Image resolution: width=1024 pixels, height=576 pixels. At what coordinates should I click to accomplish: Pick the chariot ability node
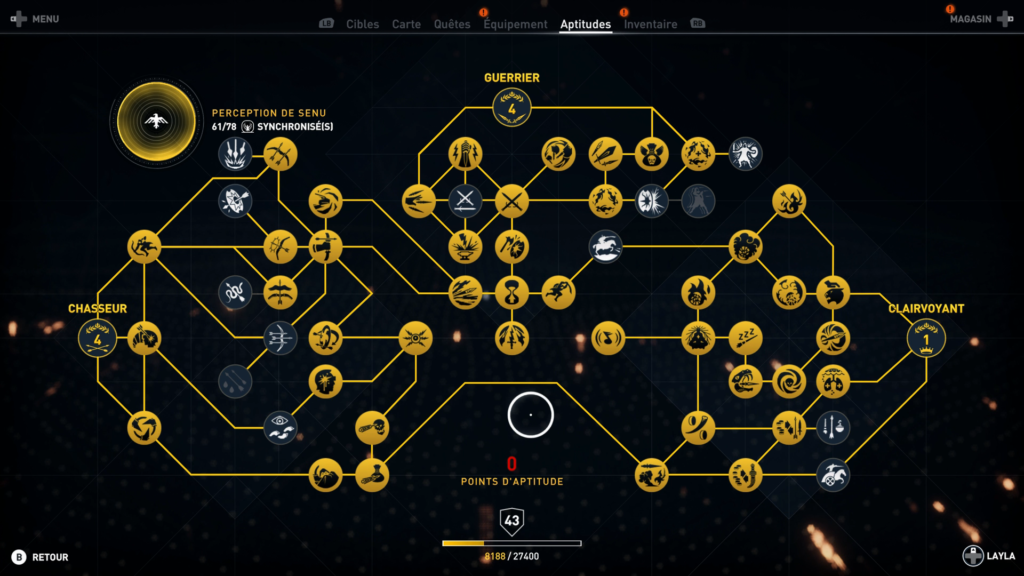coord(833,475)
